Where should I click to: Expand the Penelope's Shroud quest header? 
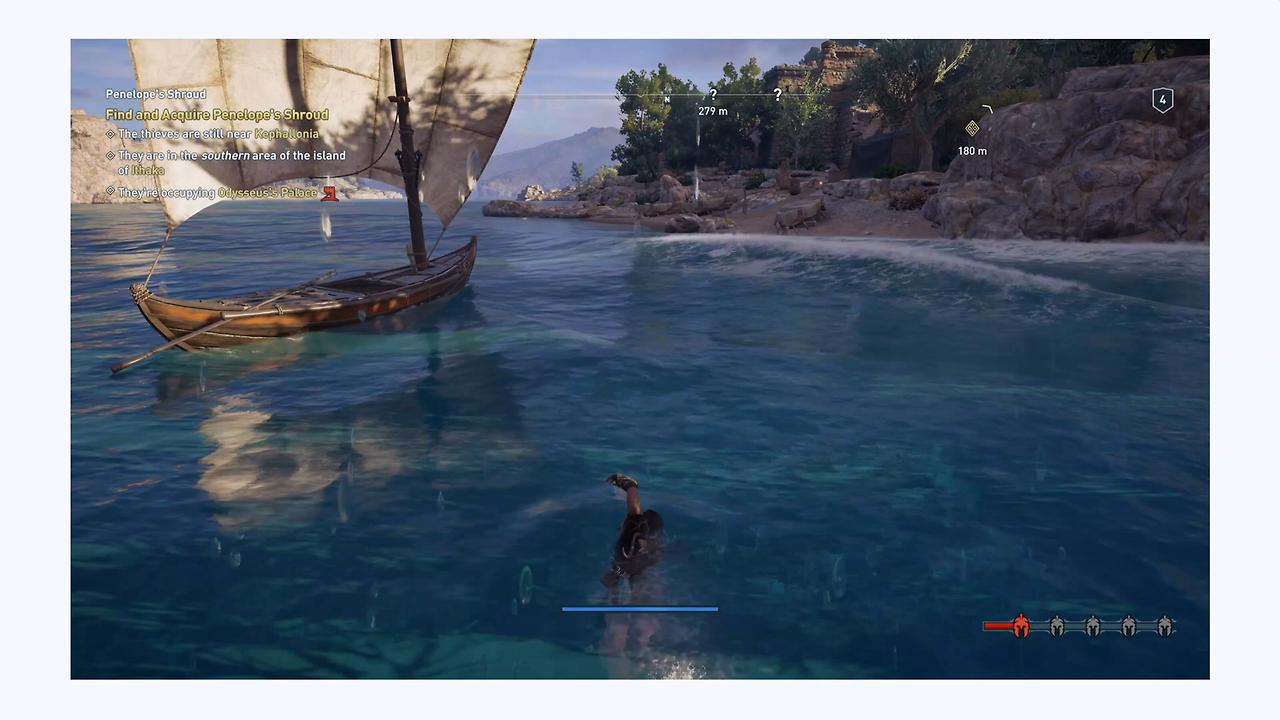[155, 93]
